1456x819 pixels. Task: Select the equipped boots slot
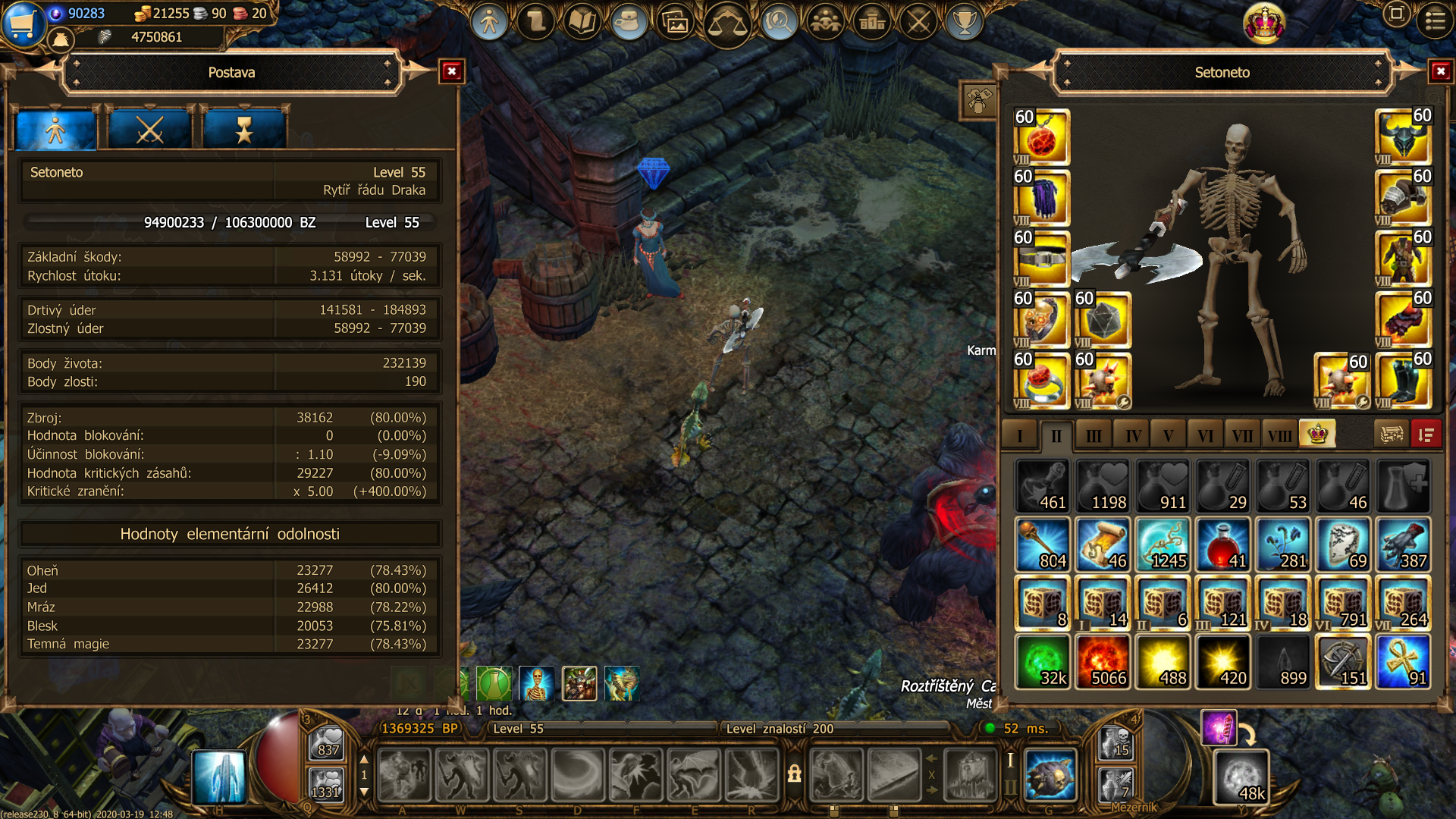tap(1403, 381)
